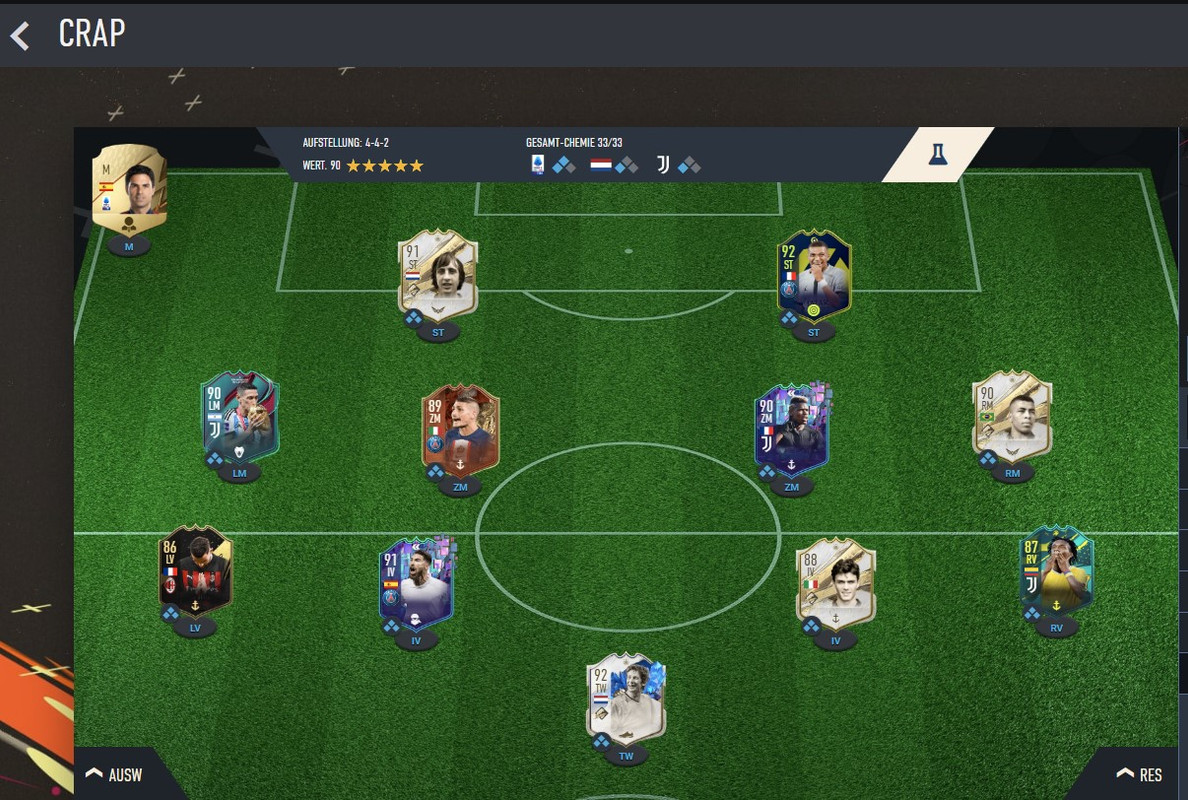Image resolution: width=1188 pixels, height=800 pixels.
Task: Open the chemistry flask panel
Action: pos(937,154)
